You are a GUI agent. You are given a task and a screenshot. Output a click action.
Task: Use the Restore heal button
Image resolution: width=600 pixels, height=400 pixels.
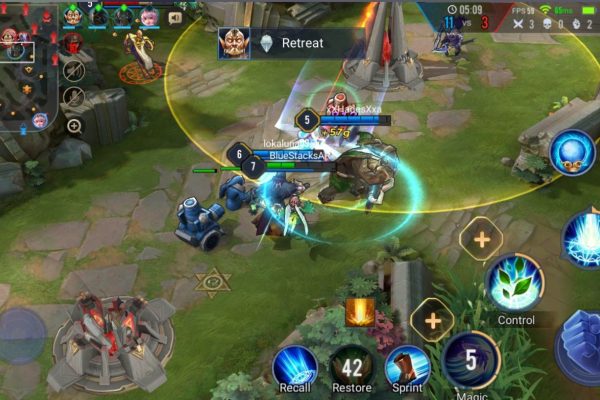[x=351, y=366]
